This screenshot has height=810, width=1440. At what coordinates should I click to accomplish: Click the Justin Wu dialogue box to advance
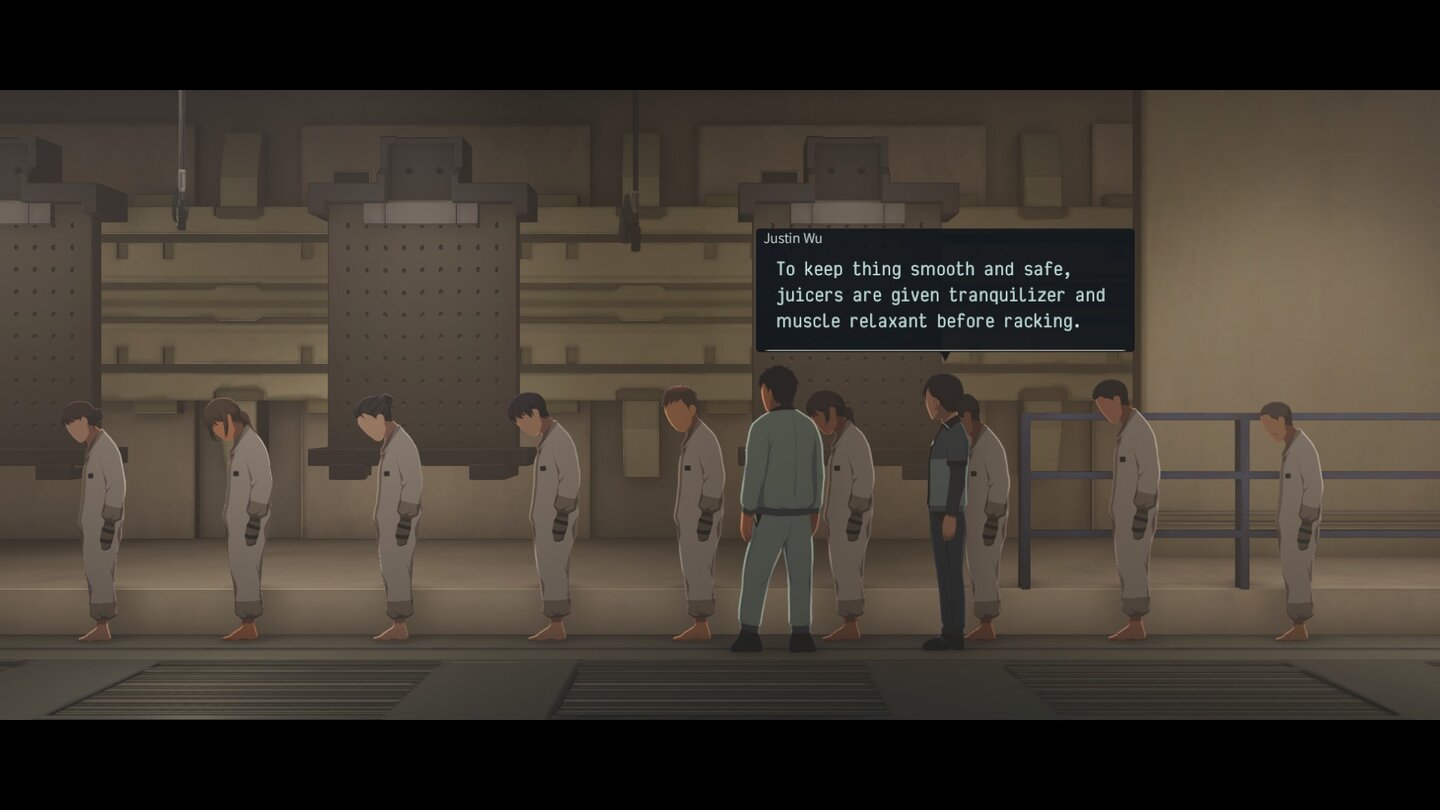click(945, 290)
